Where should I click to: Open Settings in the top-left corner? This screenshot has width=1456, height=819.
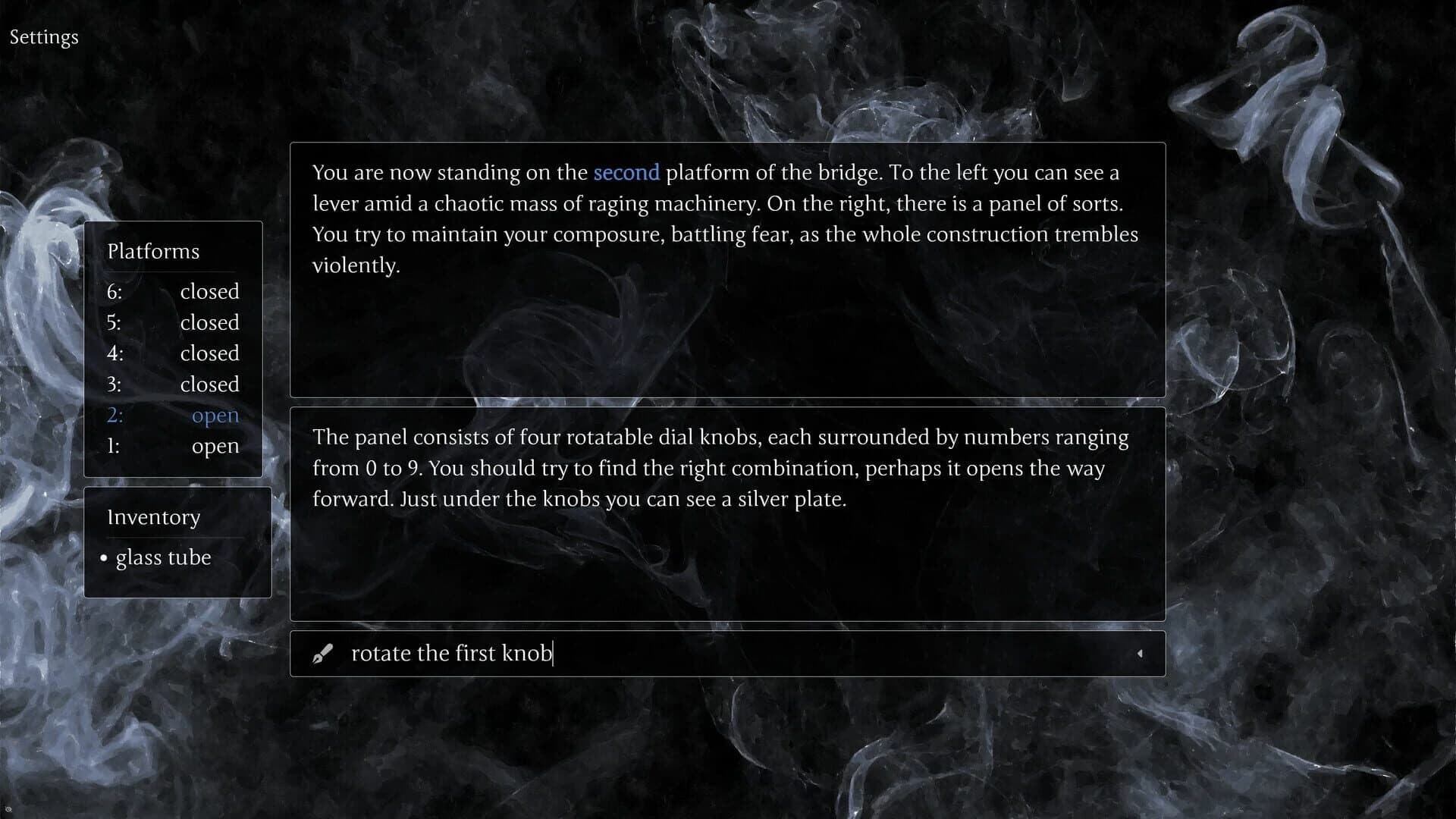tap(43, 36)
